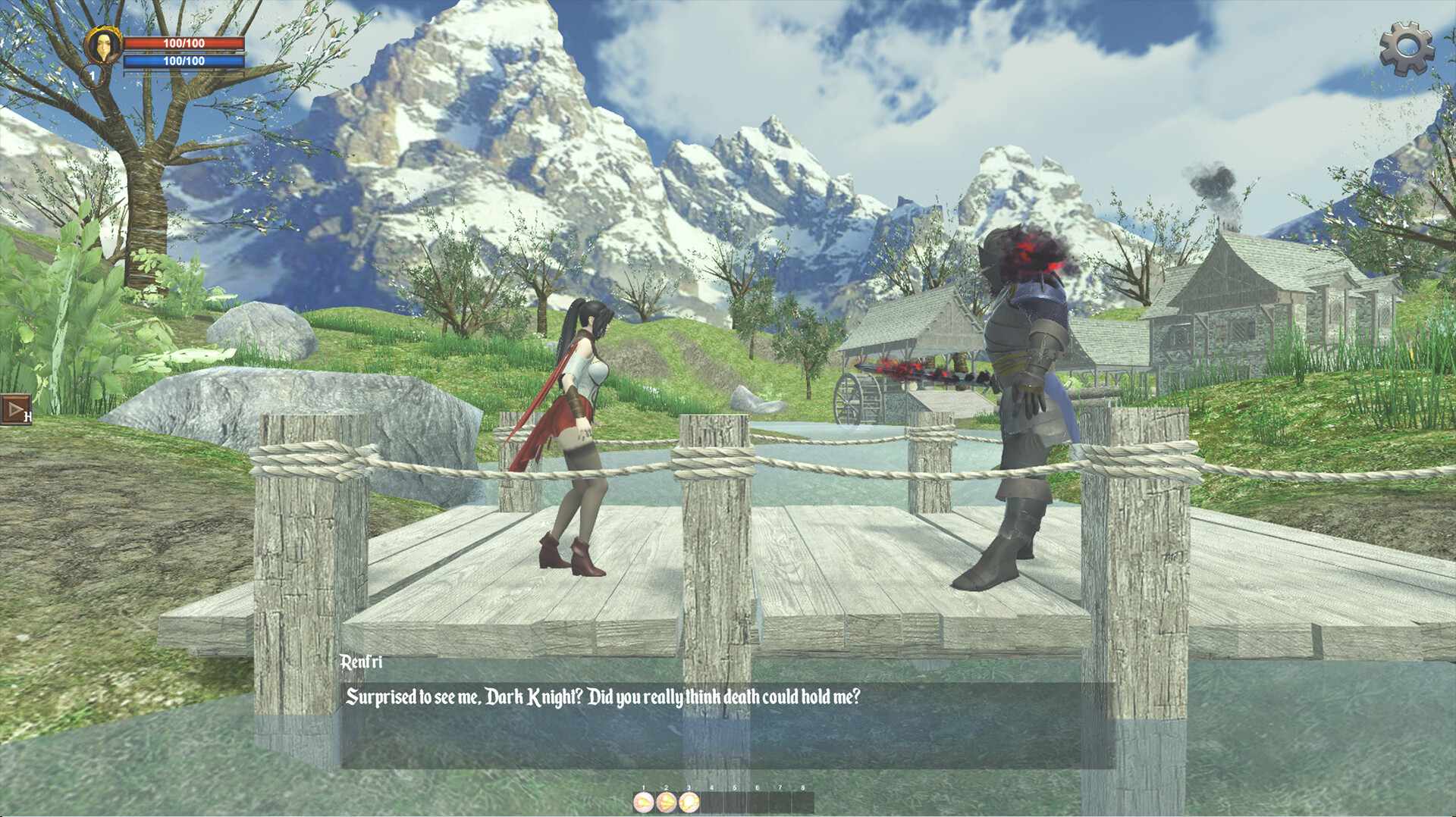Click the player character portrait
This screenshot has height=817, width=1456.
[x=104, y=45]
